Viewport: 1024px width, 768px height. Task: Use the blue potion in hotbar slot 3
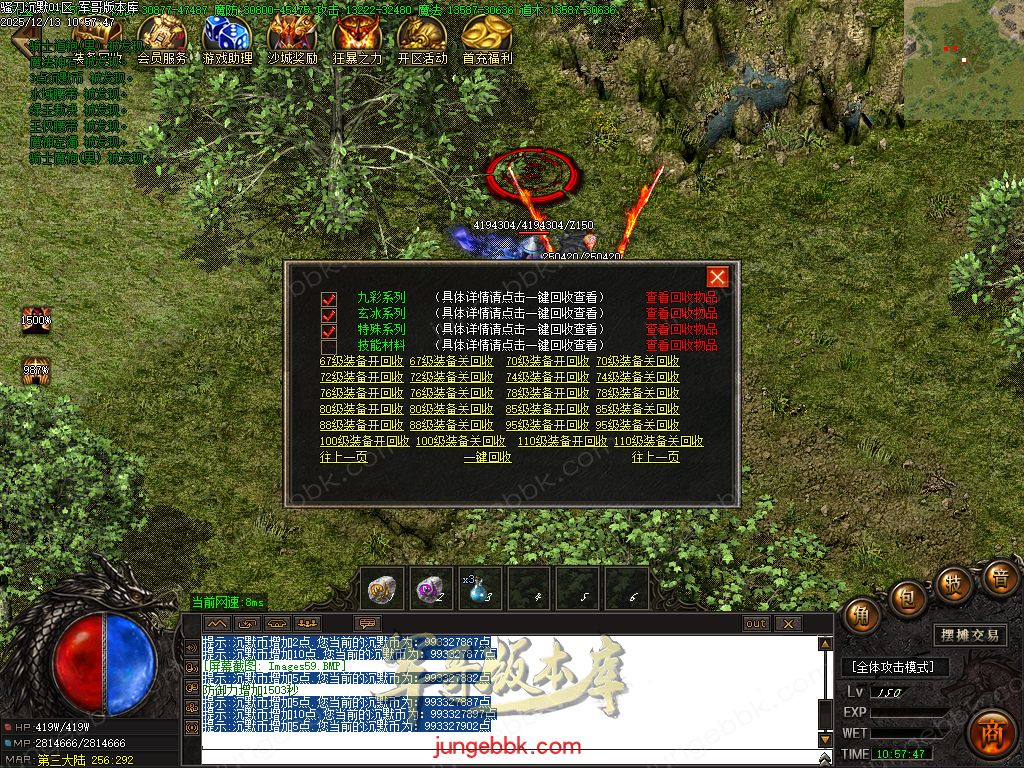coord(482,588)
